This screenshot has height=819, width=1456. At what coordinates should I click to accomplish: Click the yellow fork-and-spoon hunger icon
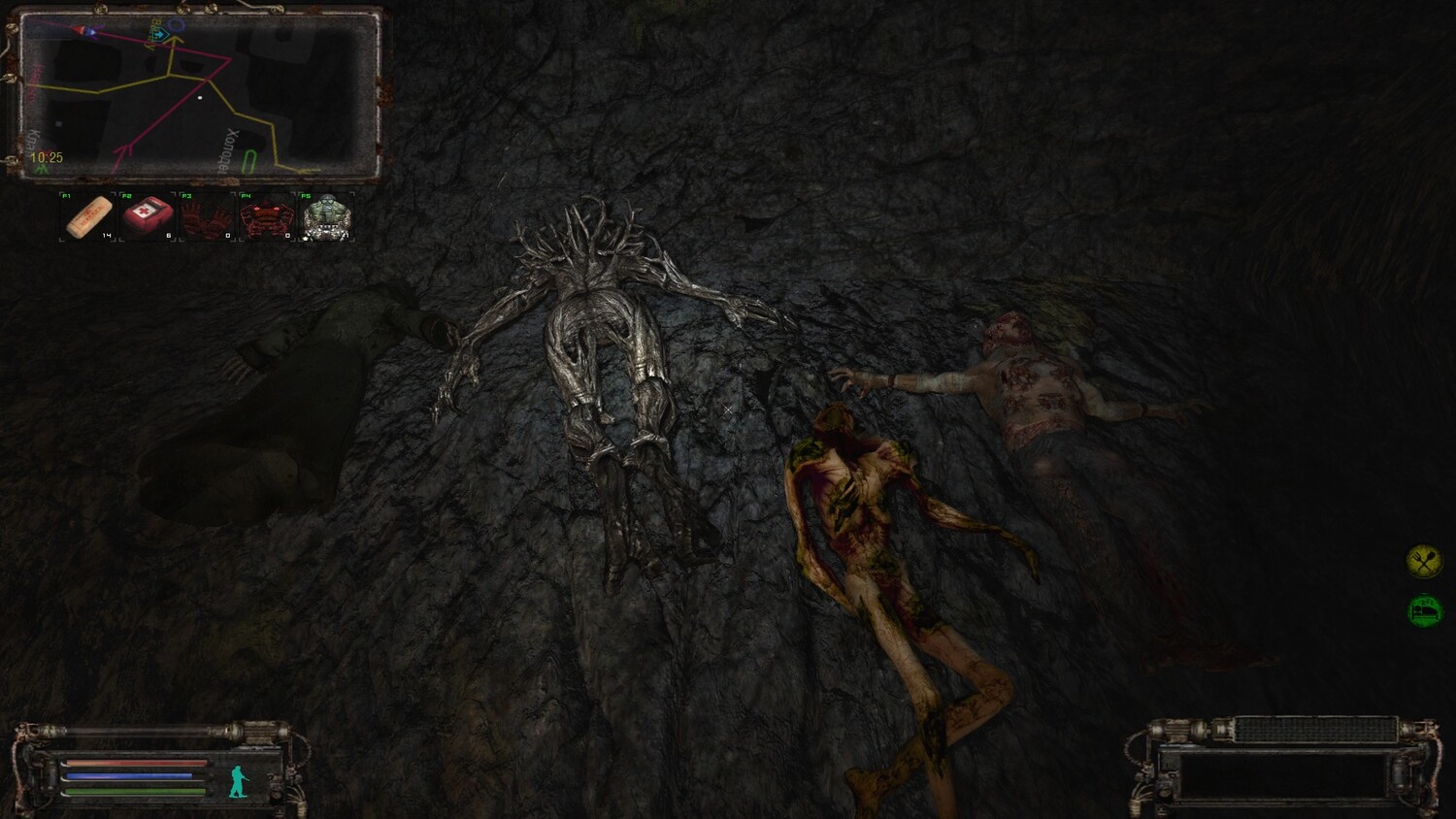[1424, 561]
